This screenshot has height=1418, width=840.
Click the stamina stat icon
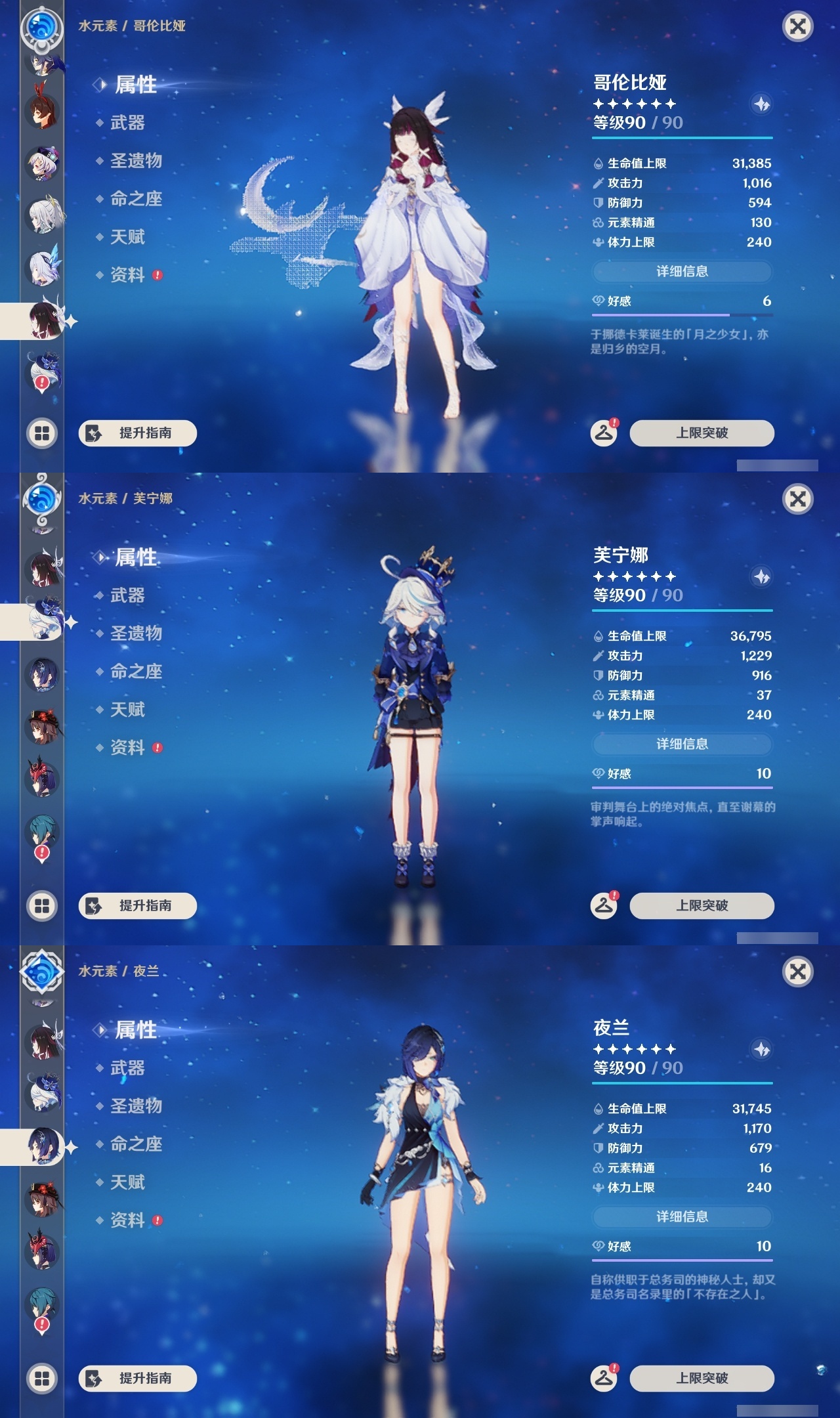click(598, 242)
